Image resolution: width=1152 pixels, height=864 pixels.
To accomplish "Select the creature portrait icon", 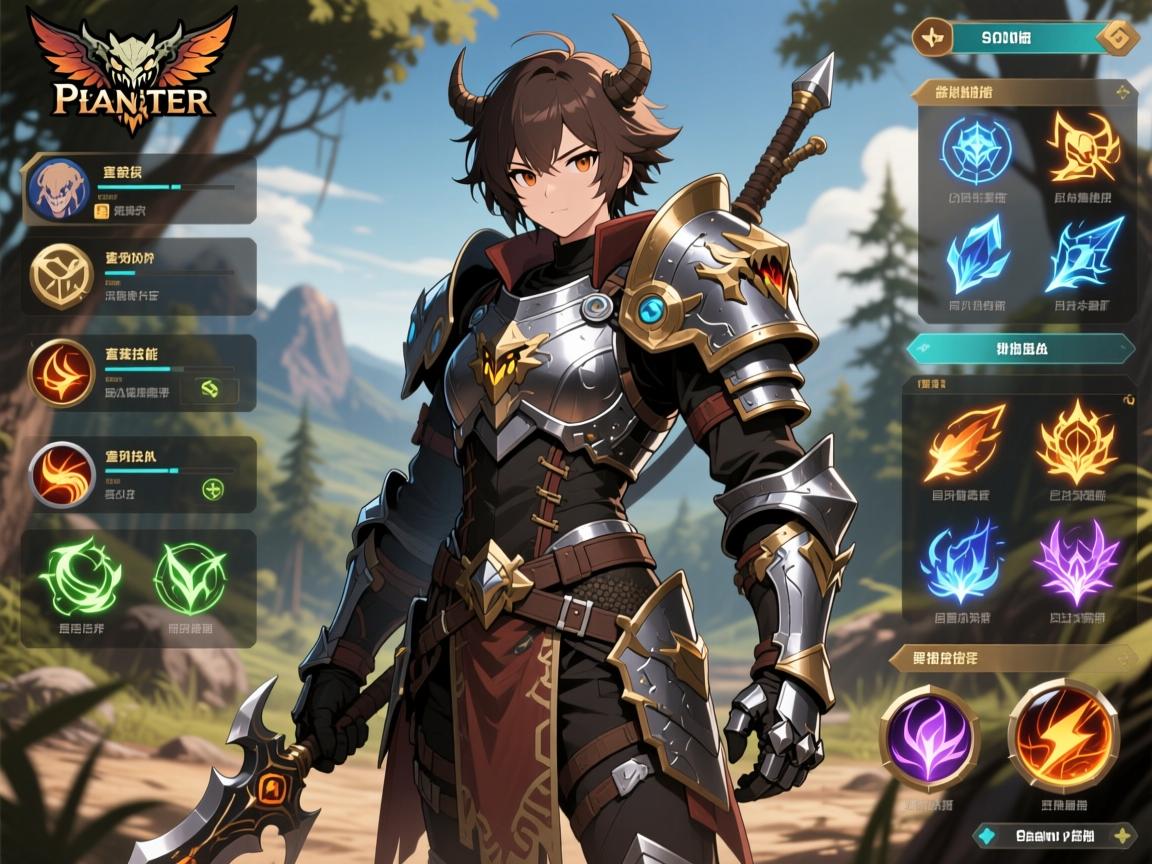I will click(56, 189).
